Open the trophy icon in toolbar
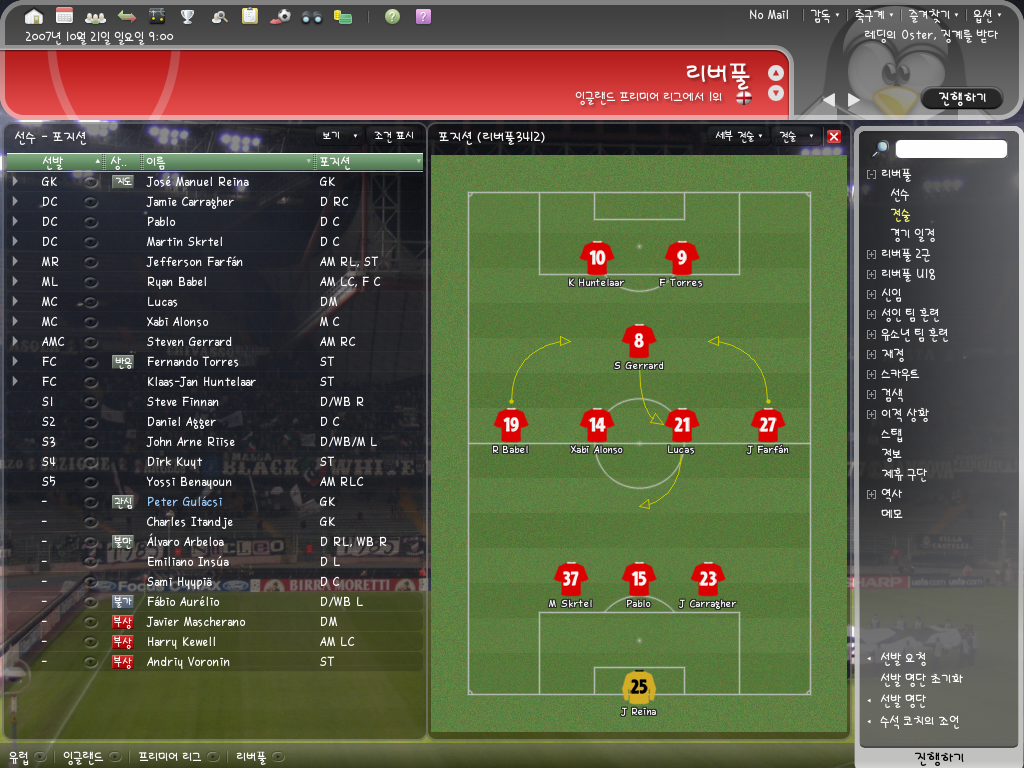1024x768 pixels. (187, 16)
